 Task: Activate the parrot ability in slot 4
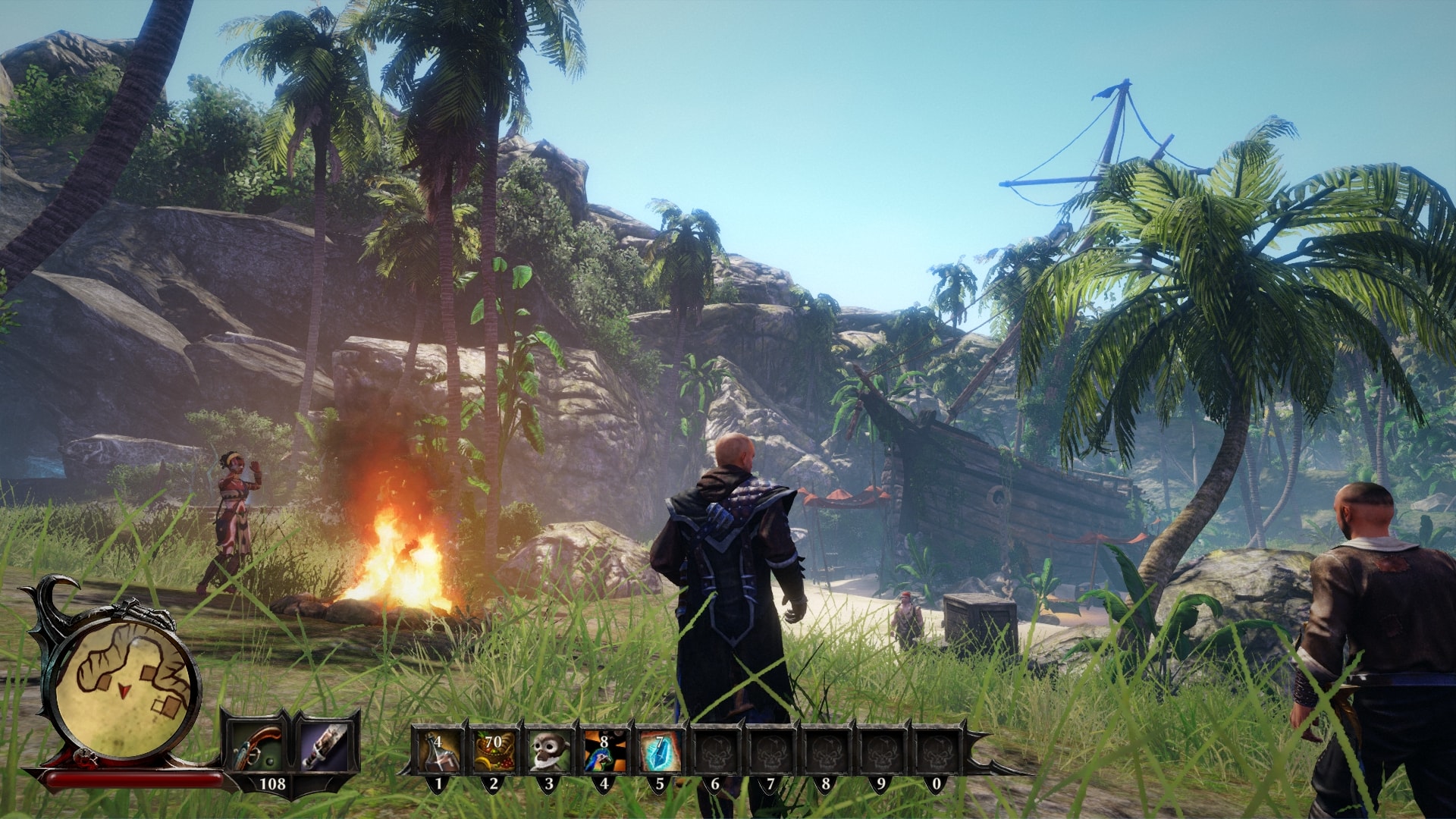(604, 750)
